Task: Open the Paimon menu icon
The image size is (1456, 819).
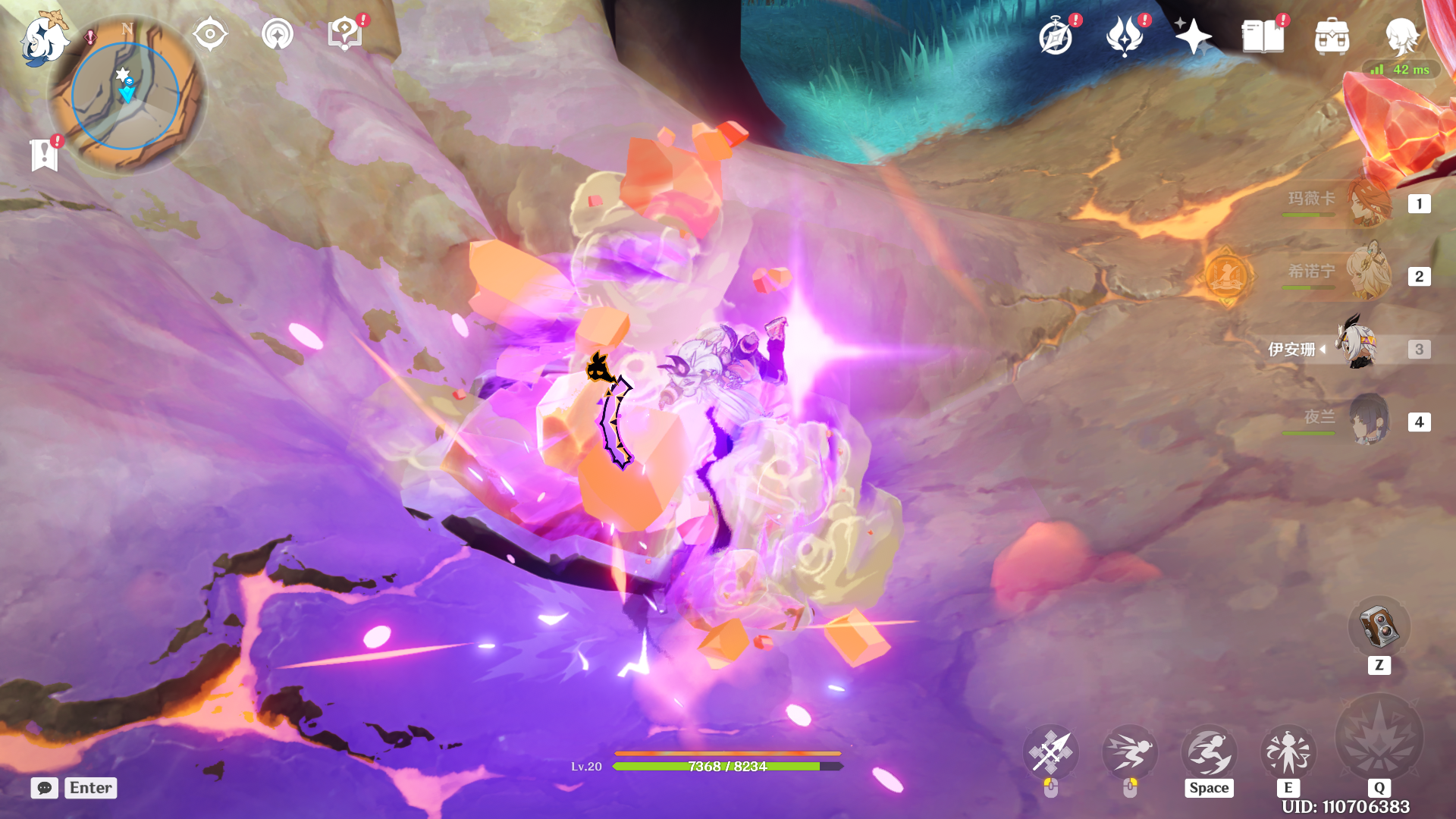Action: [x=43, y=38]
